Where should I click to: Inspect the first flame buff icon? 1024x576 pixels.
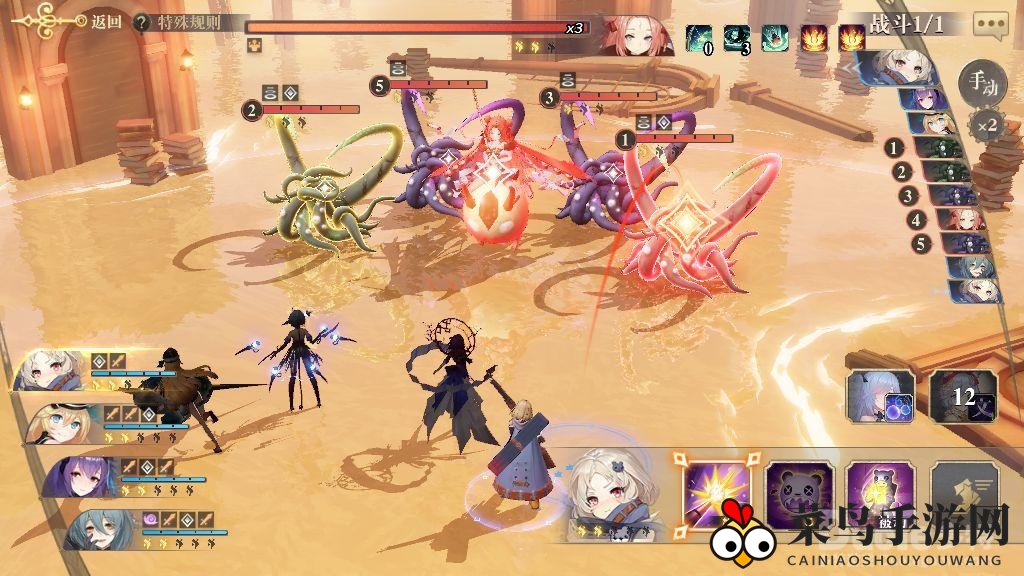click(812, 38)
